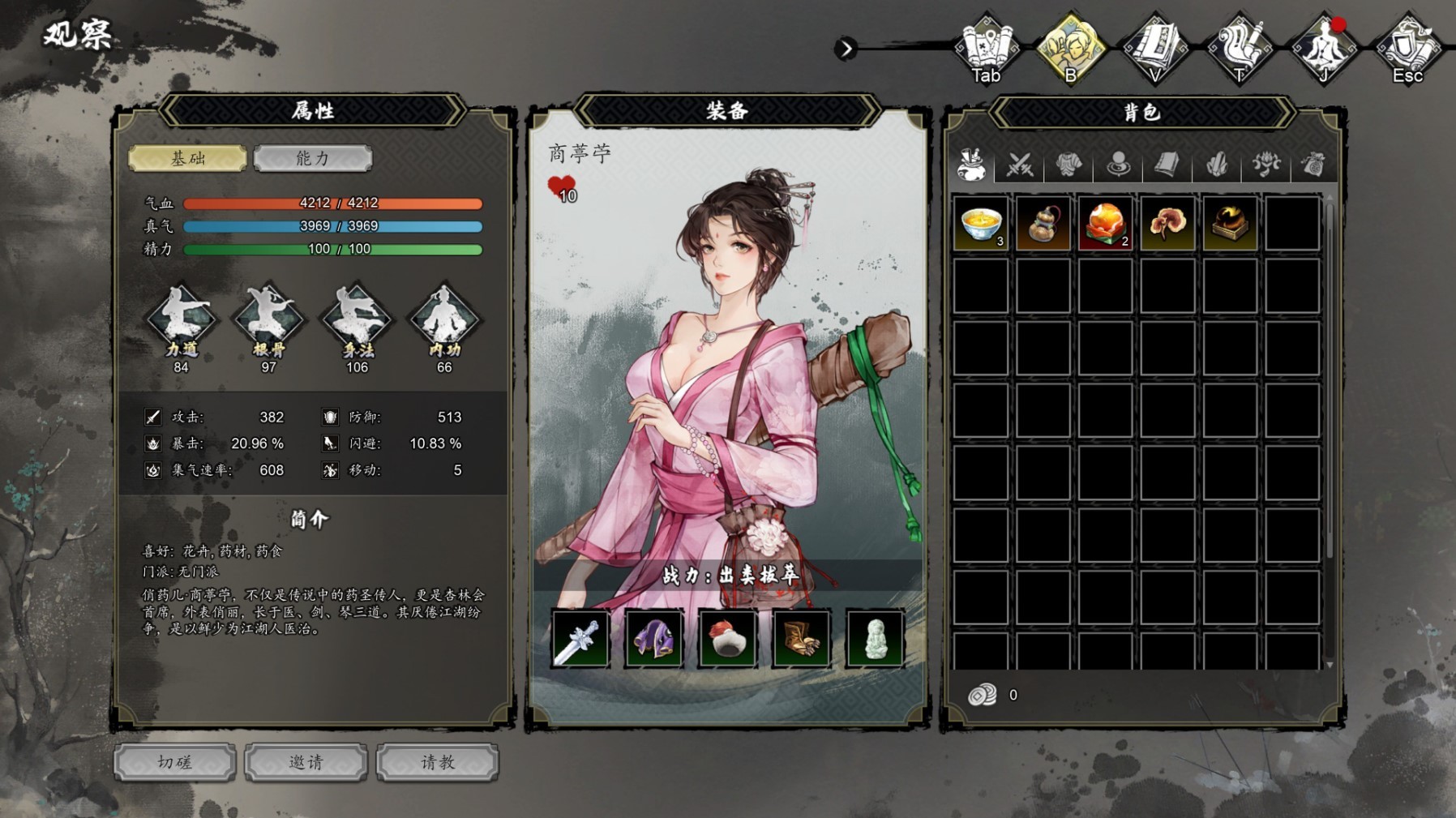
Task: Click the equipped red-topped hat slot
Action: pos(727,639)
